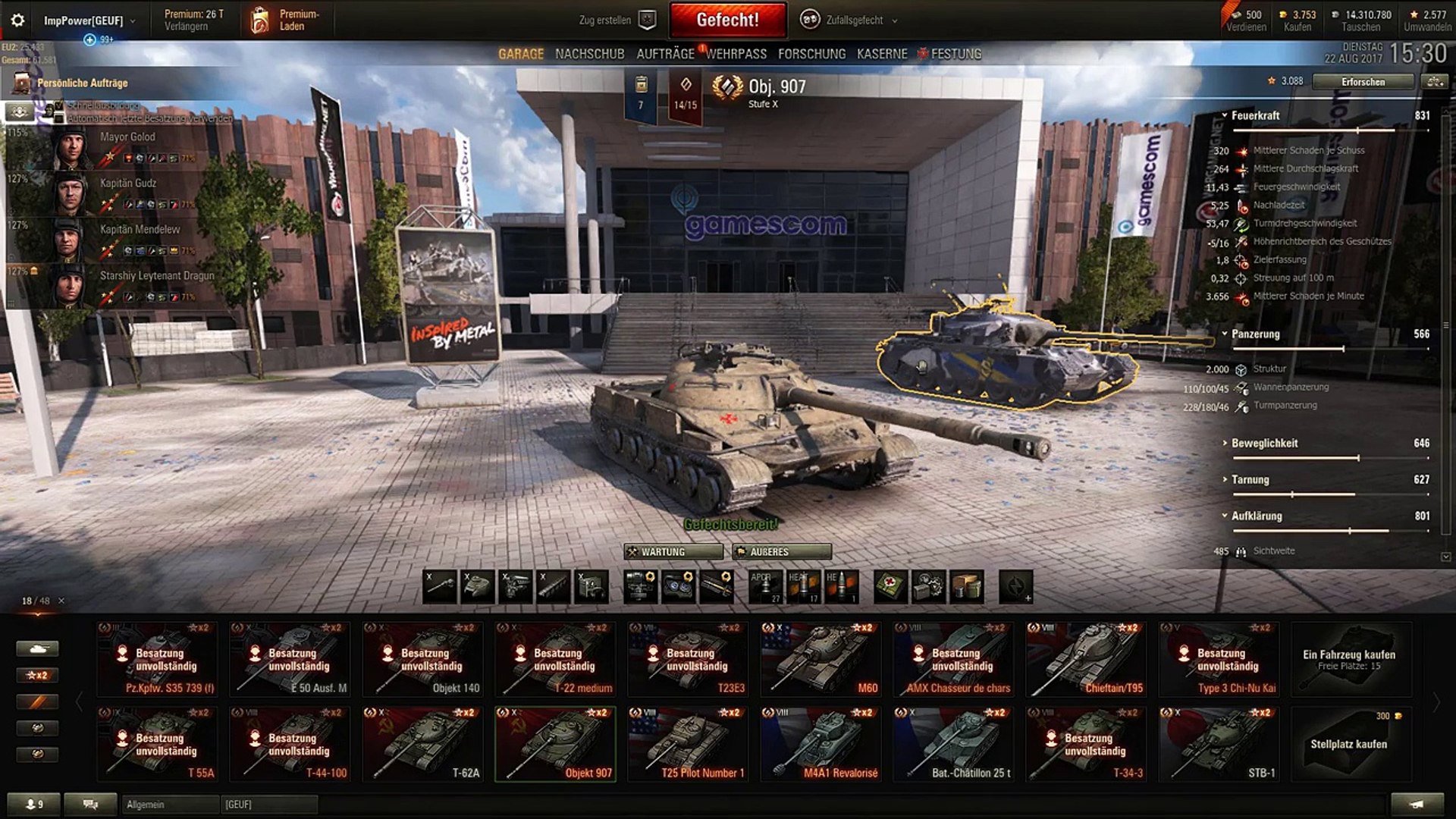Choose the Bat.-Châtillon 25 t tank
This screenshot has width=1456, height=819.
point(954,744)
